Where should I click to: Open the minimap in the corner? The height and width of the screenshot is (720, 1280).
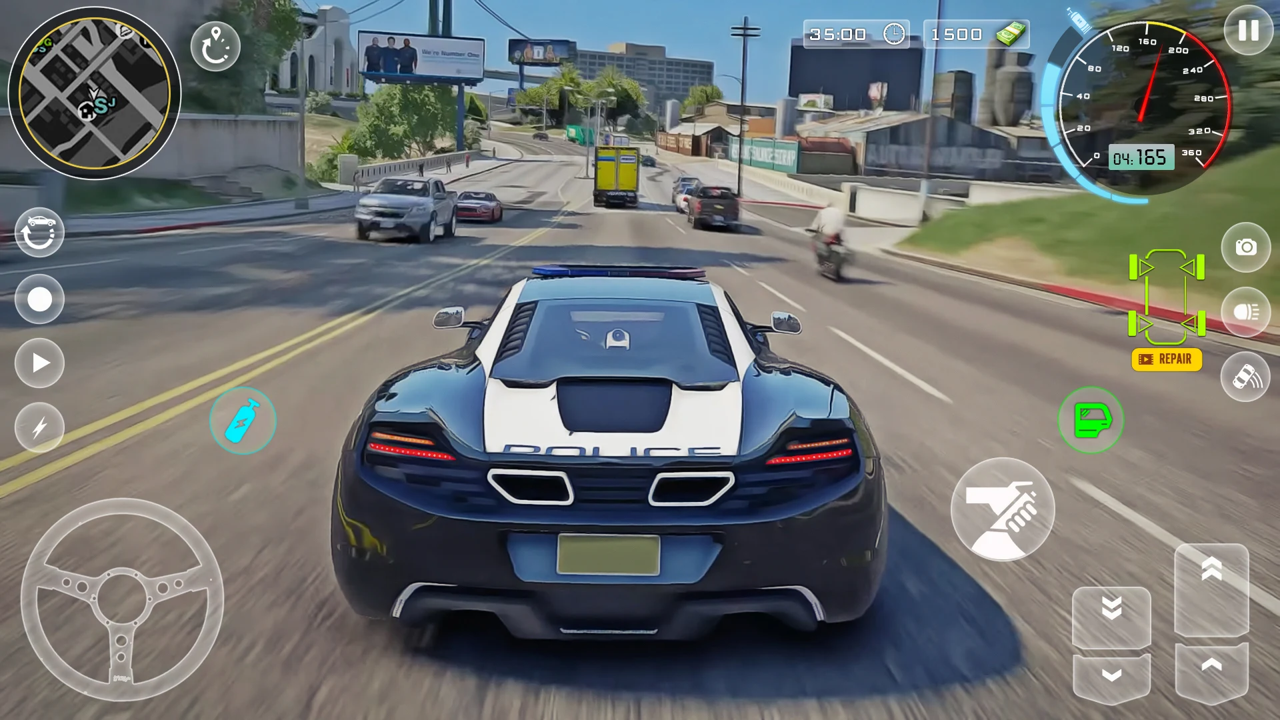pyautogui.click(x=95, y=93)
